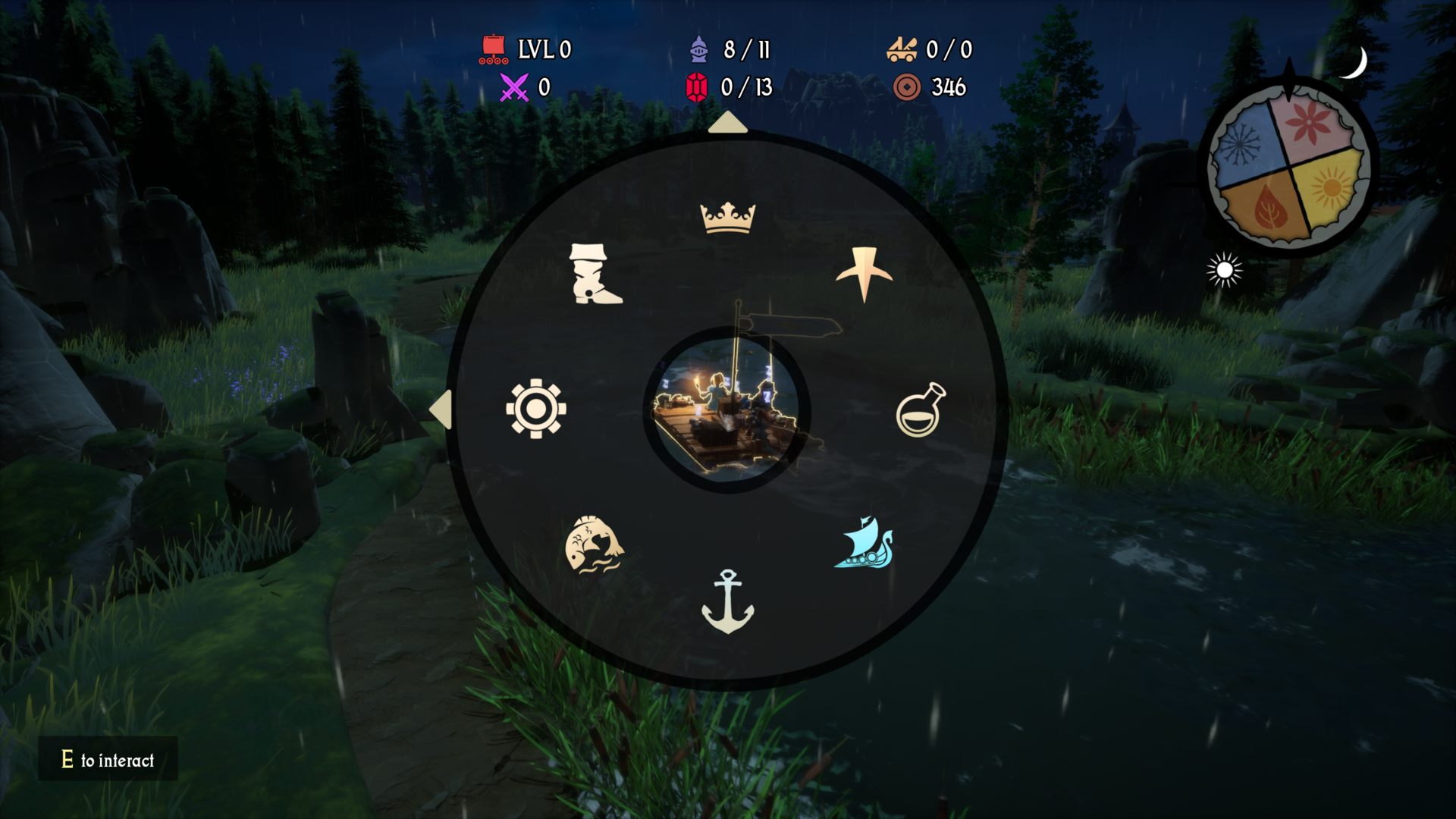1456x819 pixels.
Task: Click the raft preview in the wheel center
Action: point(727,410)
